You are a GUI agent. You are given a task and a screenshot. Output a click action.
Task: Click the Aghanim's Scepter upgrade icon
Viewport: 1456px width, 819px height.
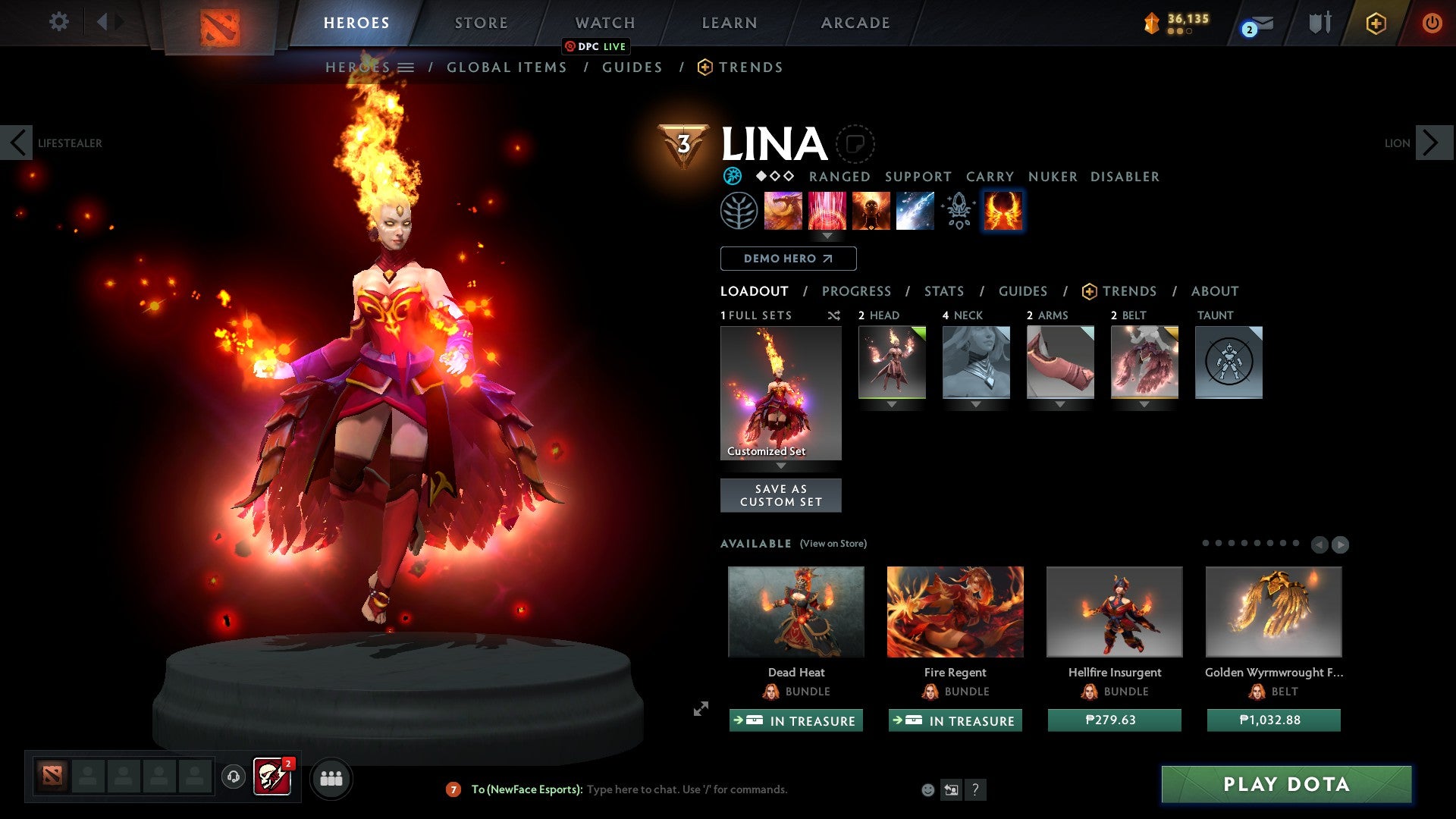(958, 211)
